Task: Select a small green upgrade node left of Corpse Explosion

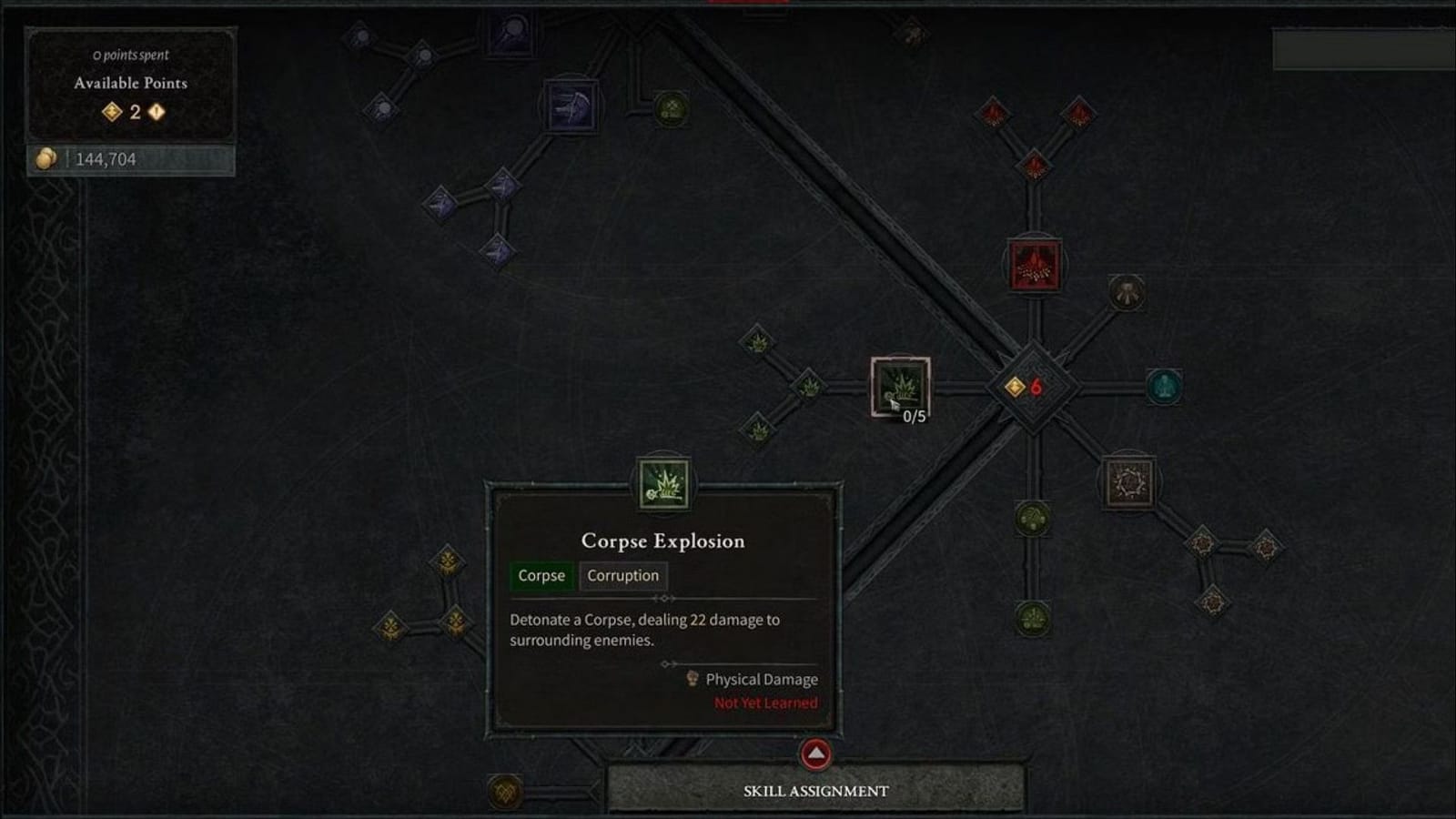Action: [808, 385]
